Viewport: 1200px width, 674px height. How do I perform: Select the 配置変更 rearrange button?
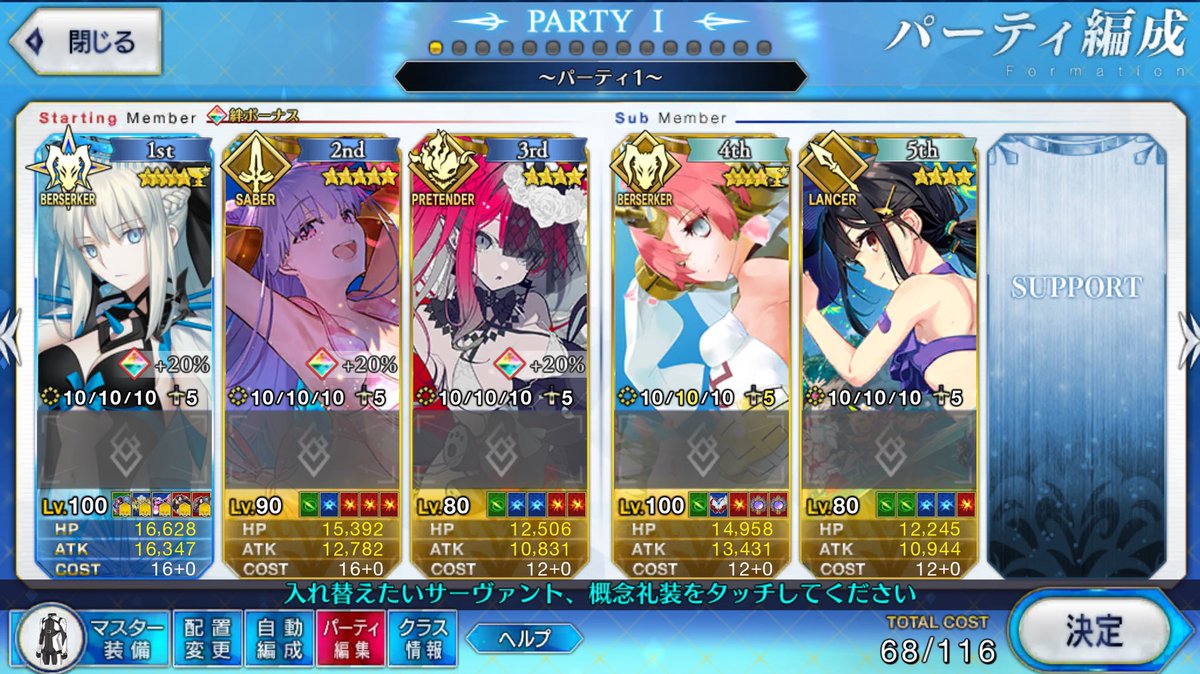coord(208,639)
